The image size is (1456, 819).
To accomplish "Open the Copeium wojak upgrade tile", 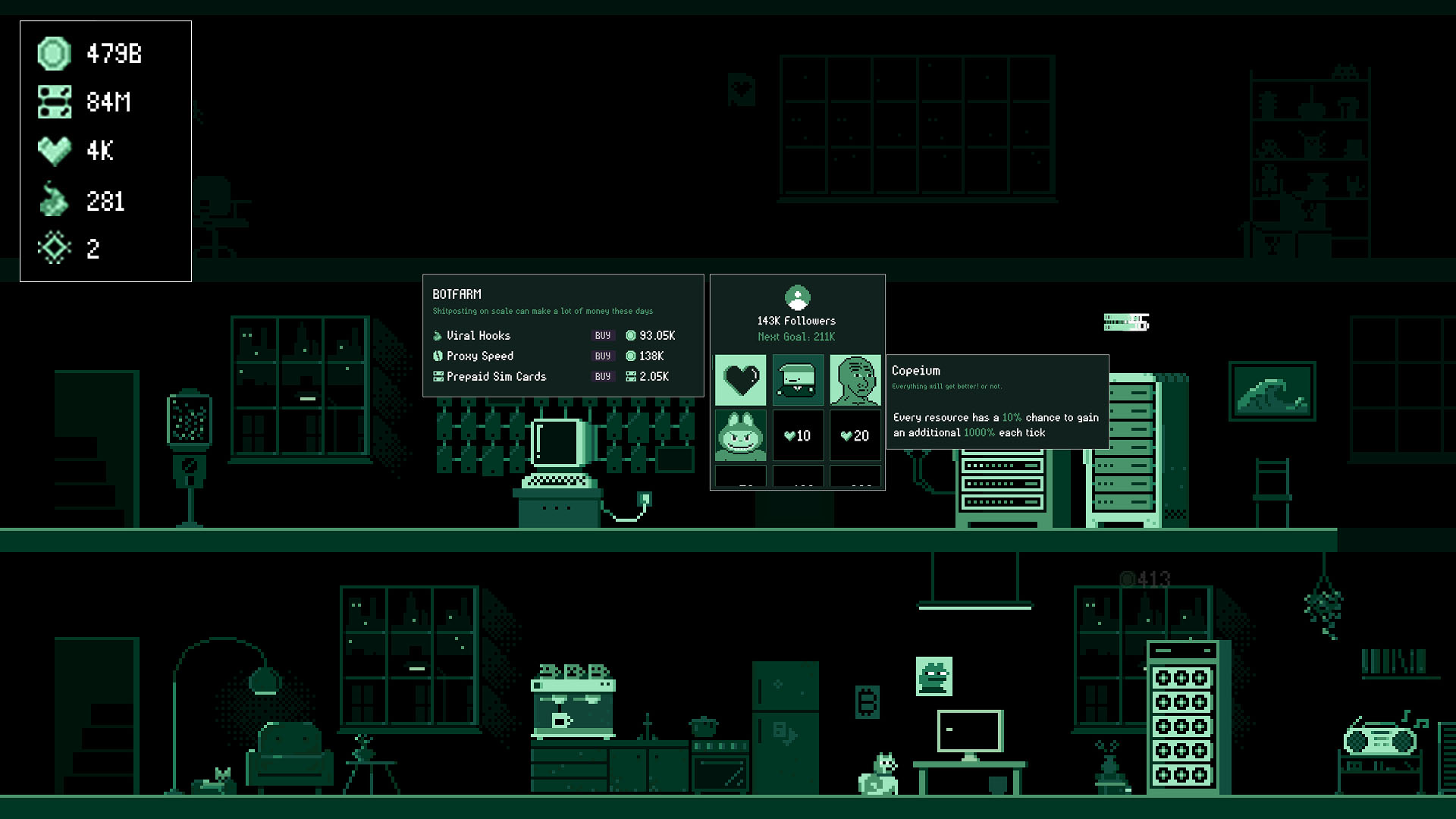I will click(855, 379).
